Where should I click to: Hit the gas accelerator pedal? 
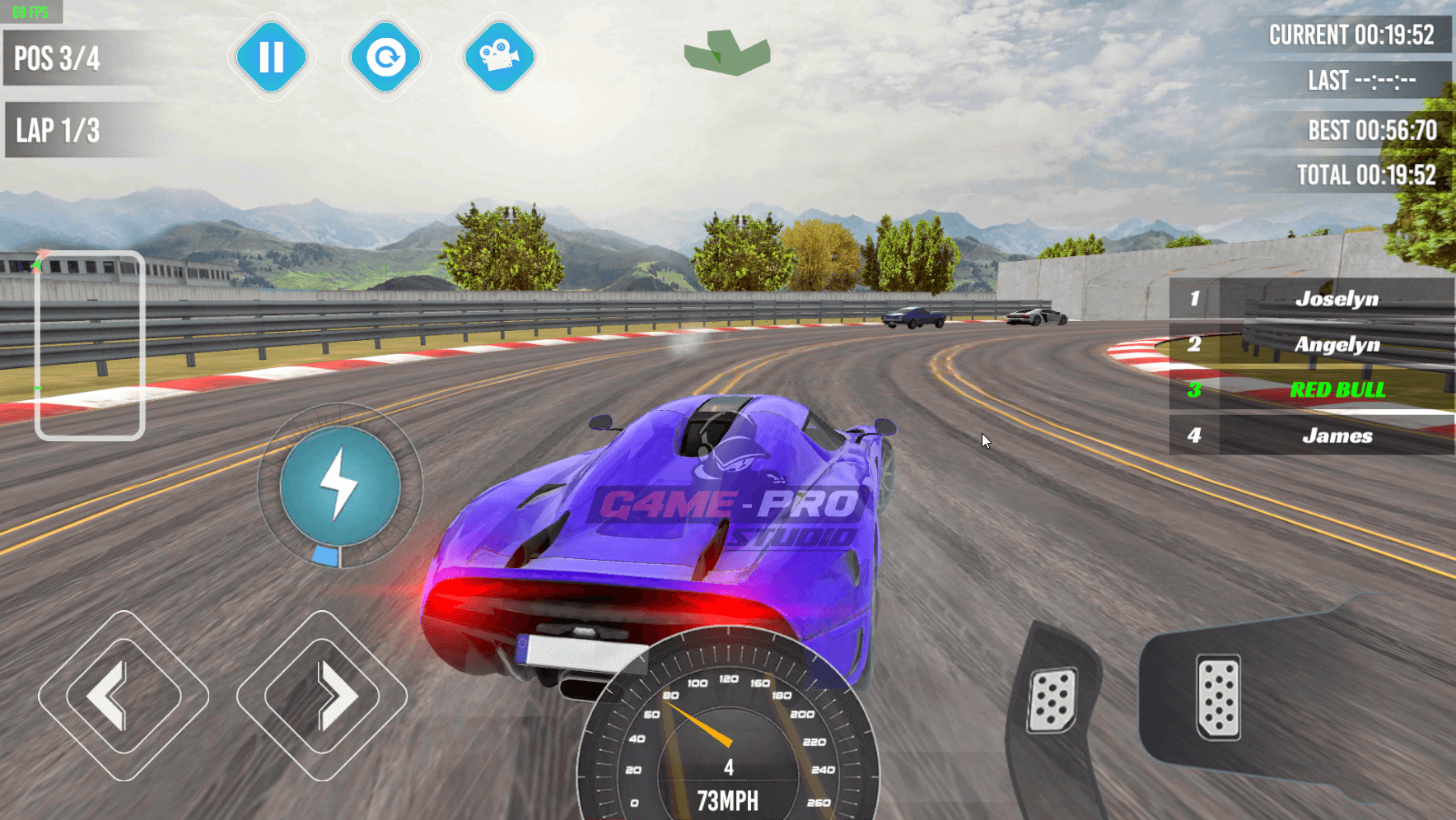coord(1218,697)
